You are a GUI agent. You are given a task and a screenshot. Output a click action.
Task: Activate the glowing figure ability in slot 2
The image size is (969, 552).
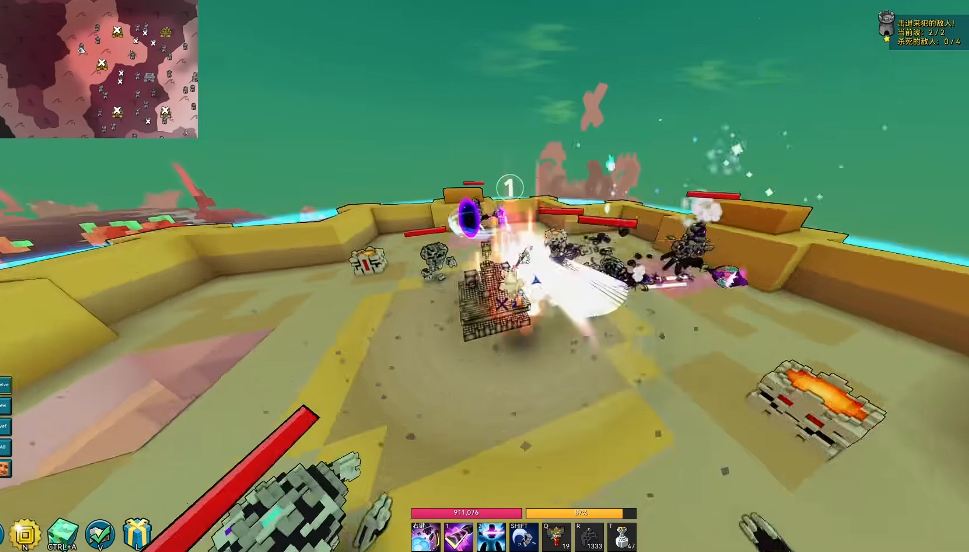491,537
